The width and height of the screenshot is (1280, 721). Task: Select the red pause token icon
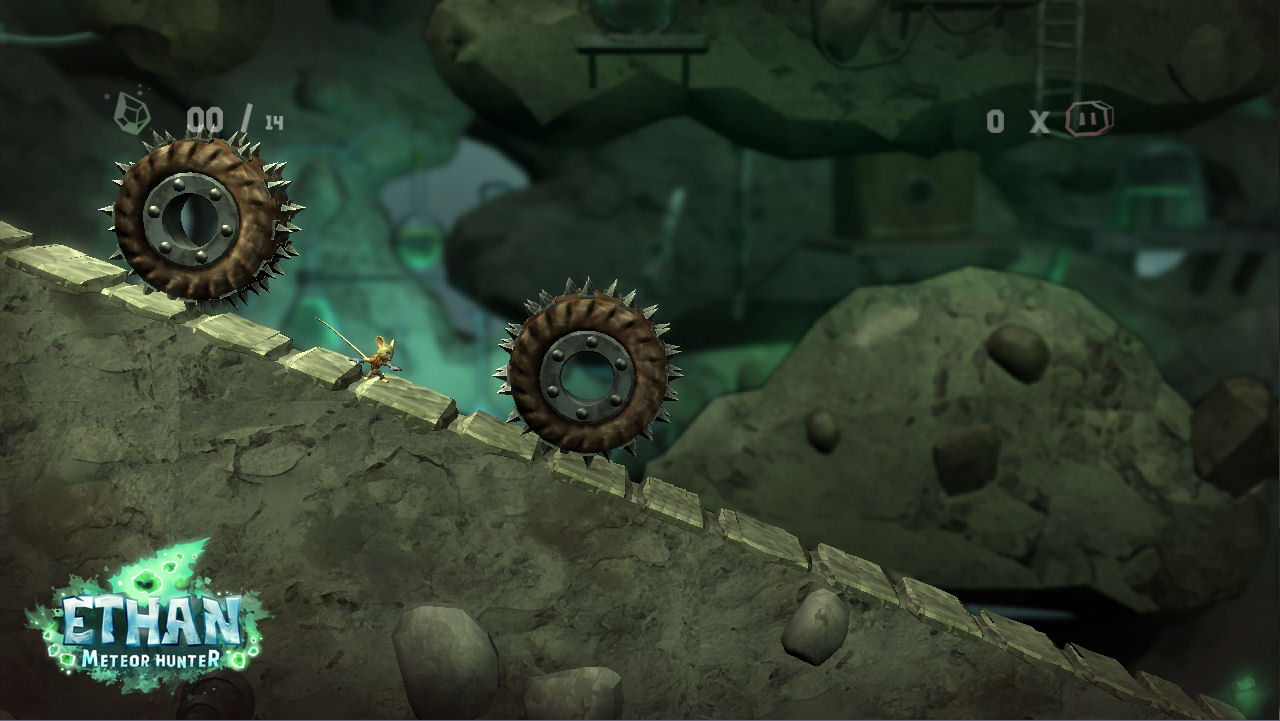click(1089, 120)
